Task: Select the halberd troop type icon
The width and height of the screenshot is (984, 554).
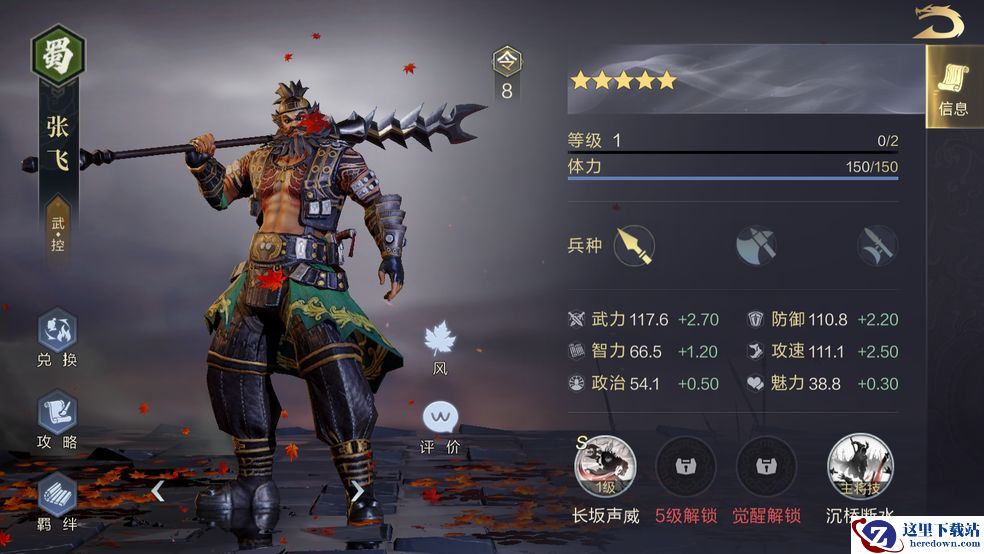Action: tap(877, 245)
